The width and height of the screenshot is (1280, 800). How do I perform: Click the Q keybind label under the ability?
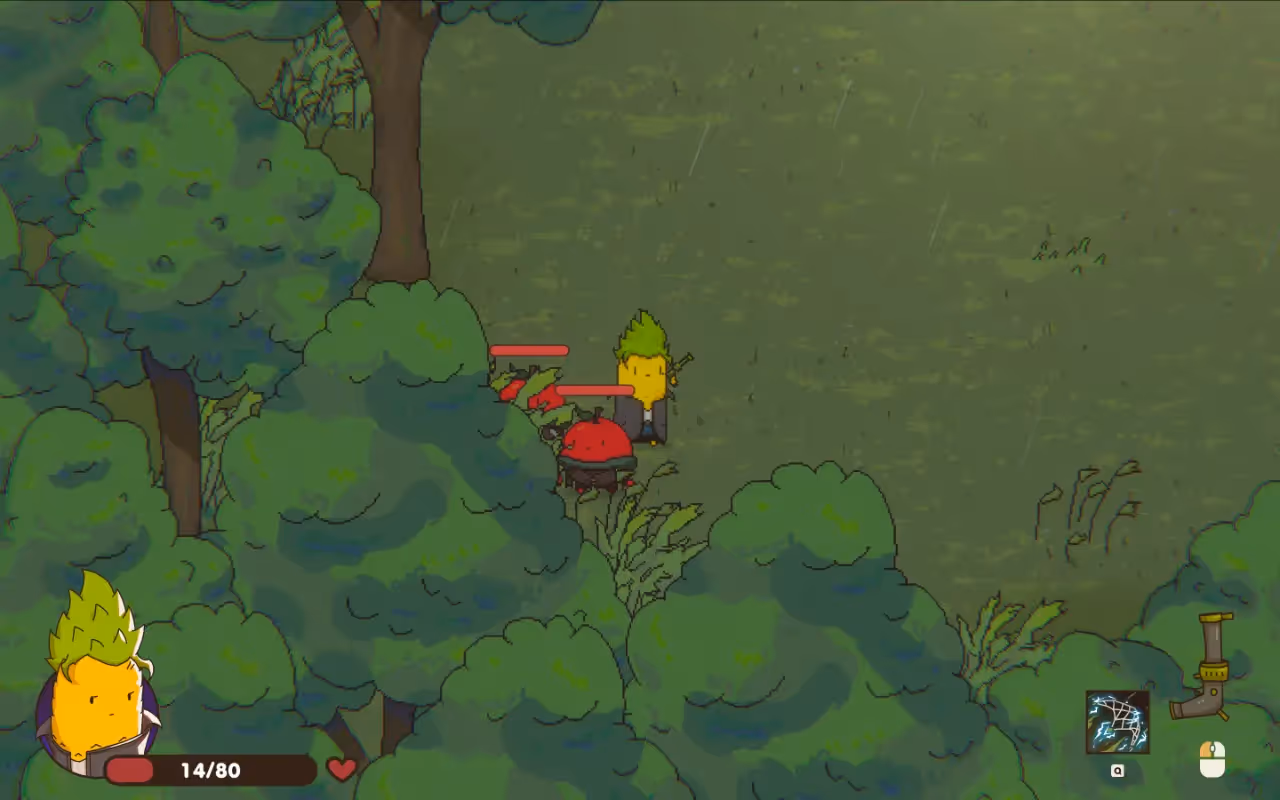(1118, 770)
